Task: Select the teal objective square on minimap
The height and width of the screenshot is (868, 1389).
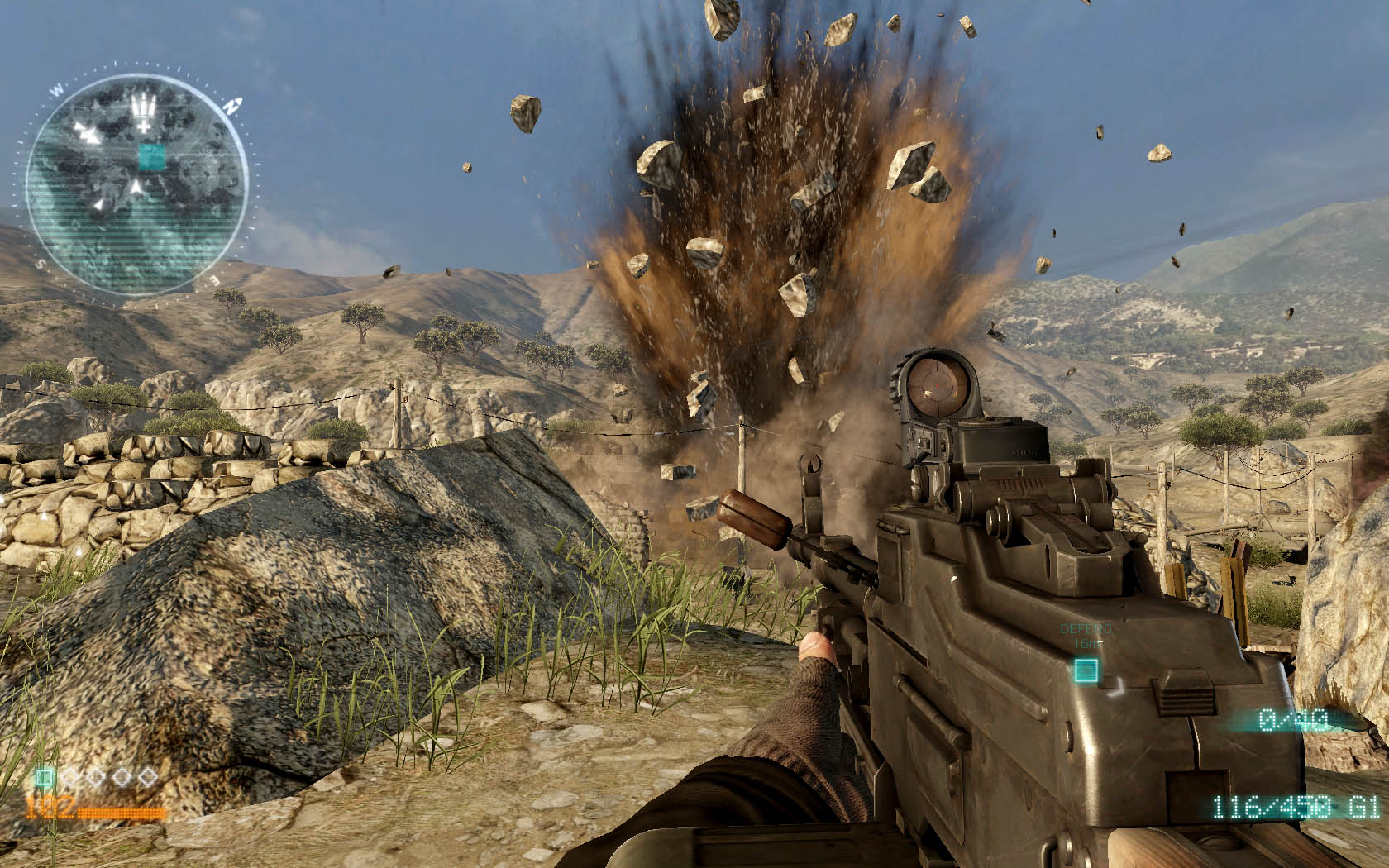Action: (150, 157)
